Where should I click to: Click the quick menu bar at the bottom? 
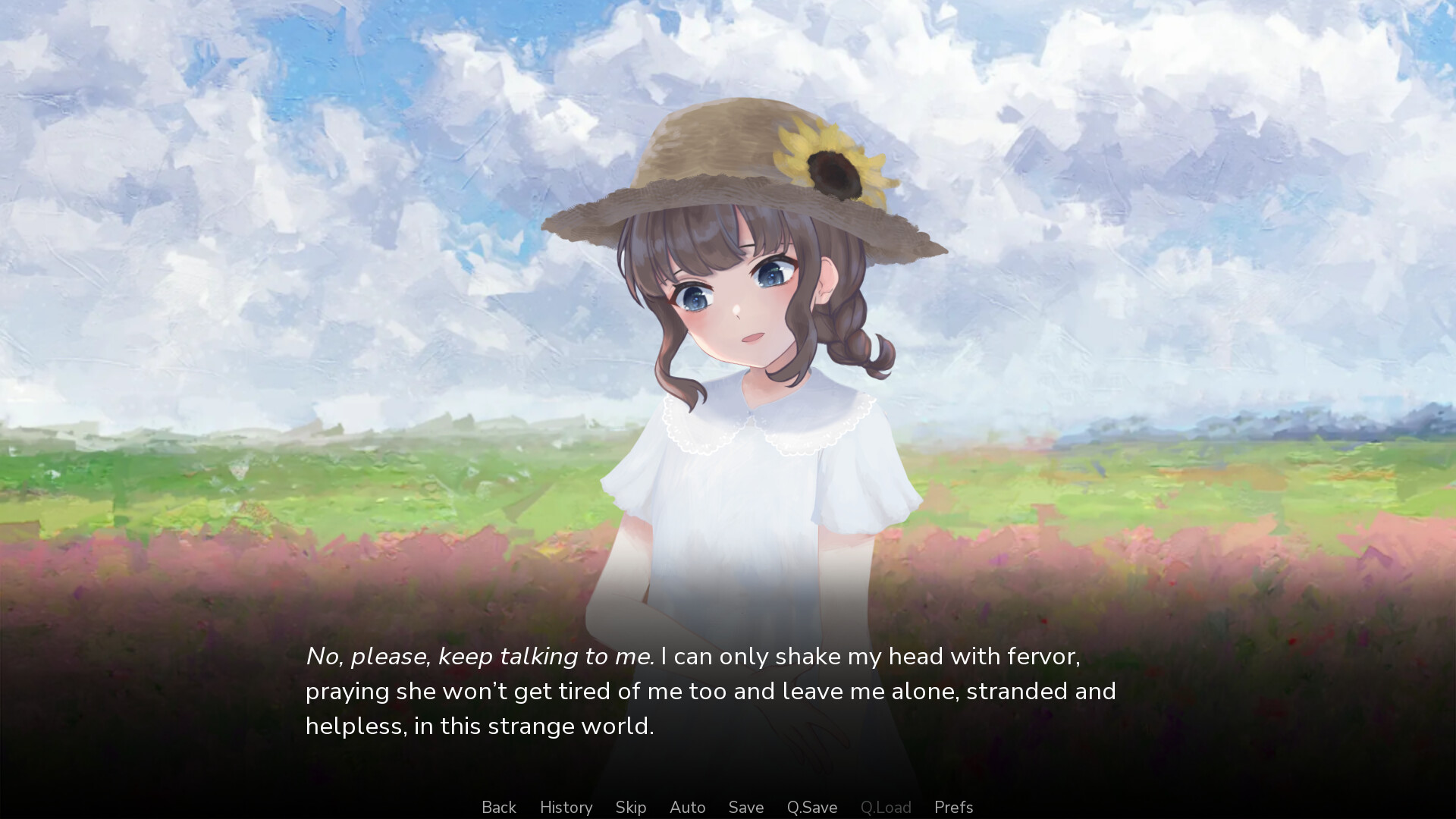point(728,807)
